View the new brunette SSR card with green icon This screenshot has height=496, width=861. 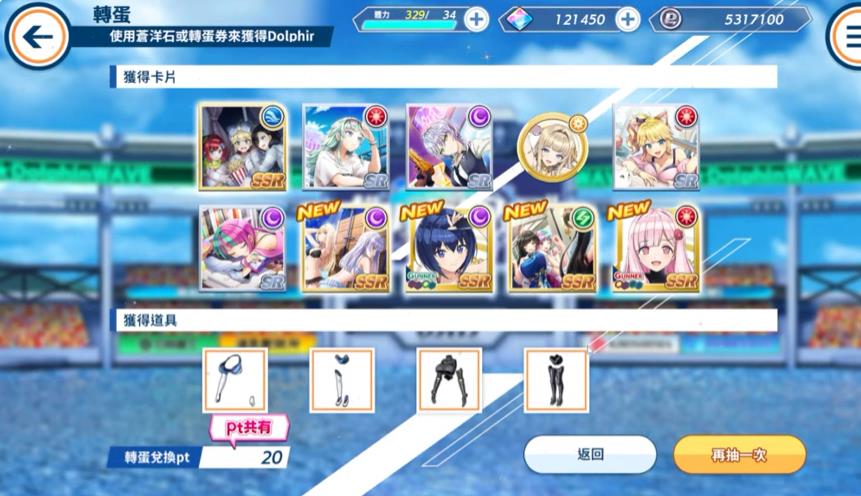[553, 249]
